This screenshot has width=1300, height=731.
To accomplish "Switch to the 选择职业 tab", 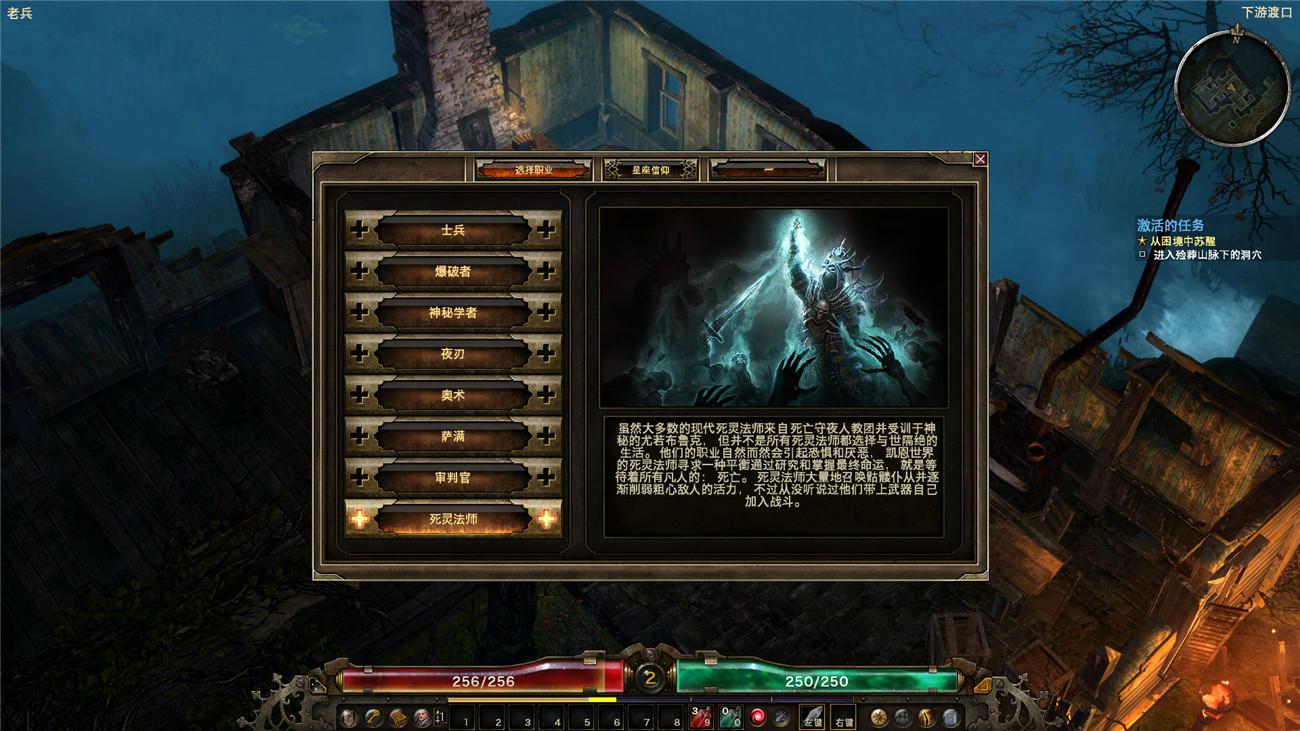I will (533, 170).
